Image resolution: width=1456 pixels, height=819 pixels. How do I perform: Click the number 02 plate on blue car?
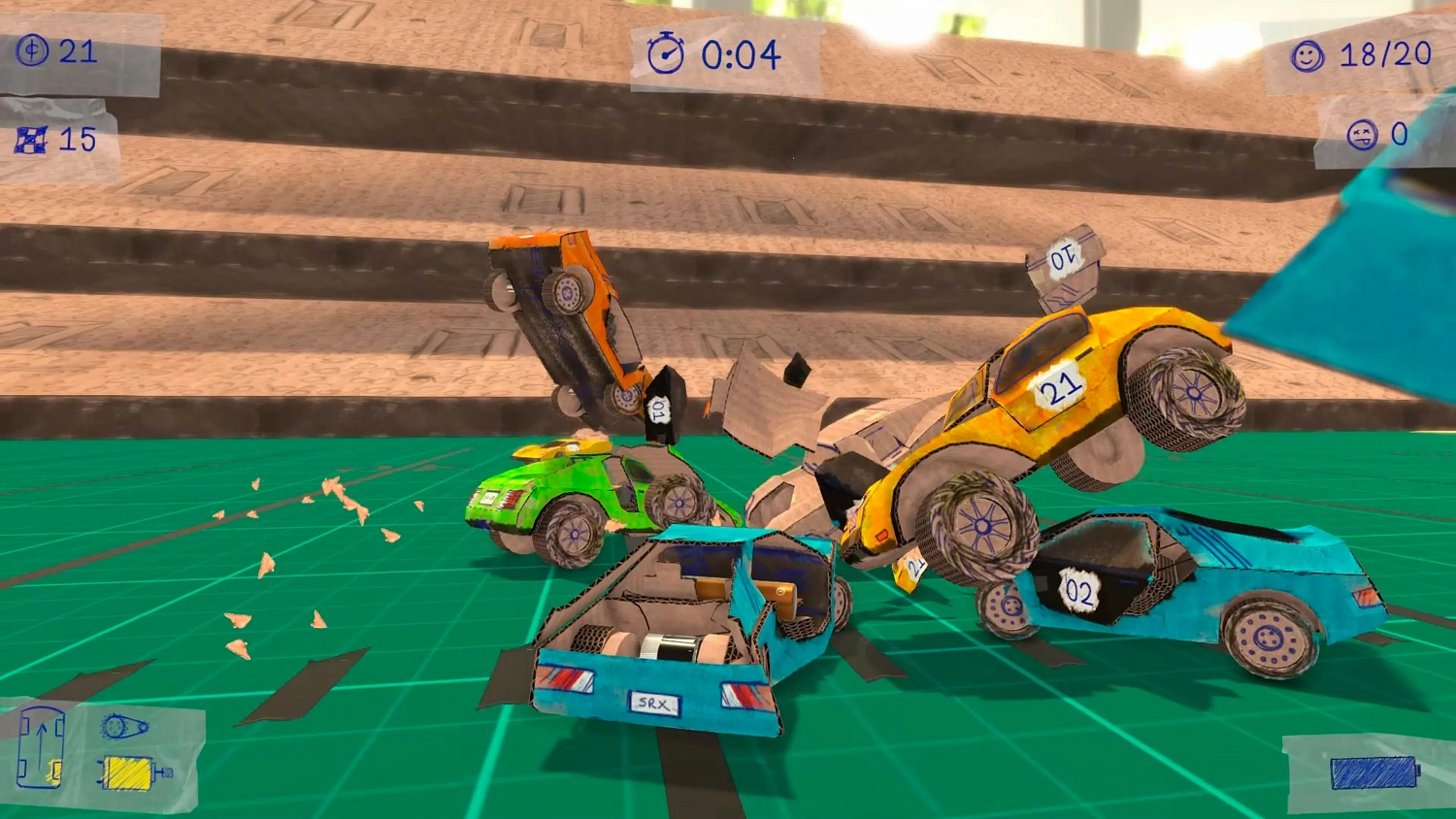point(1077,589)
